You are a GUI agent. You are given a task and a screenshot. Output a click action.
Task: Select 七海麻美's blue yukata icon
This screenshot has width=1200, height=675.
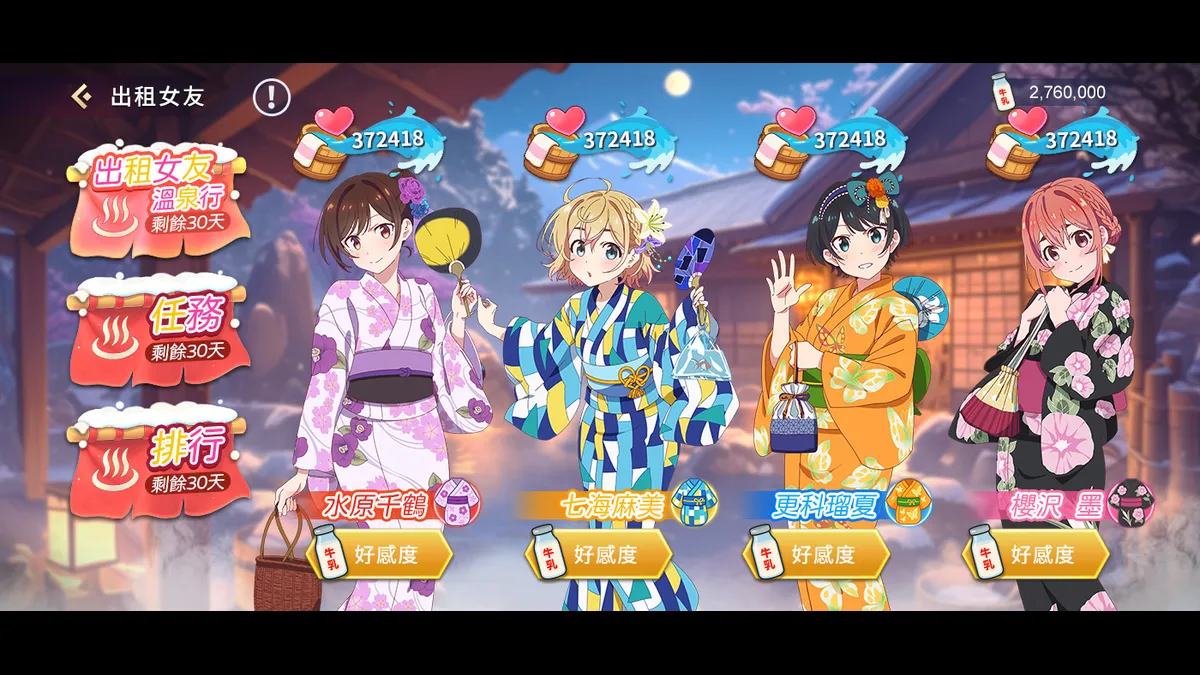click(x=696, y=503)
